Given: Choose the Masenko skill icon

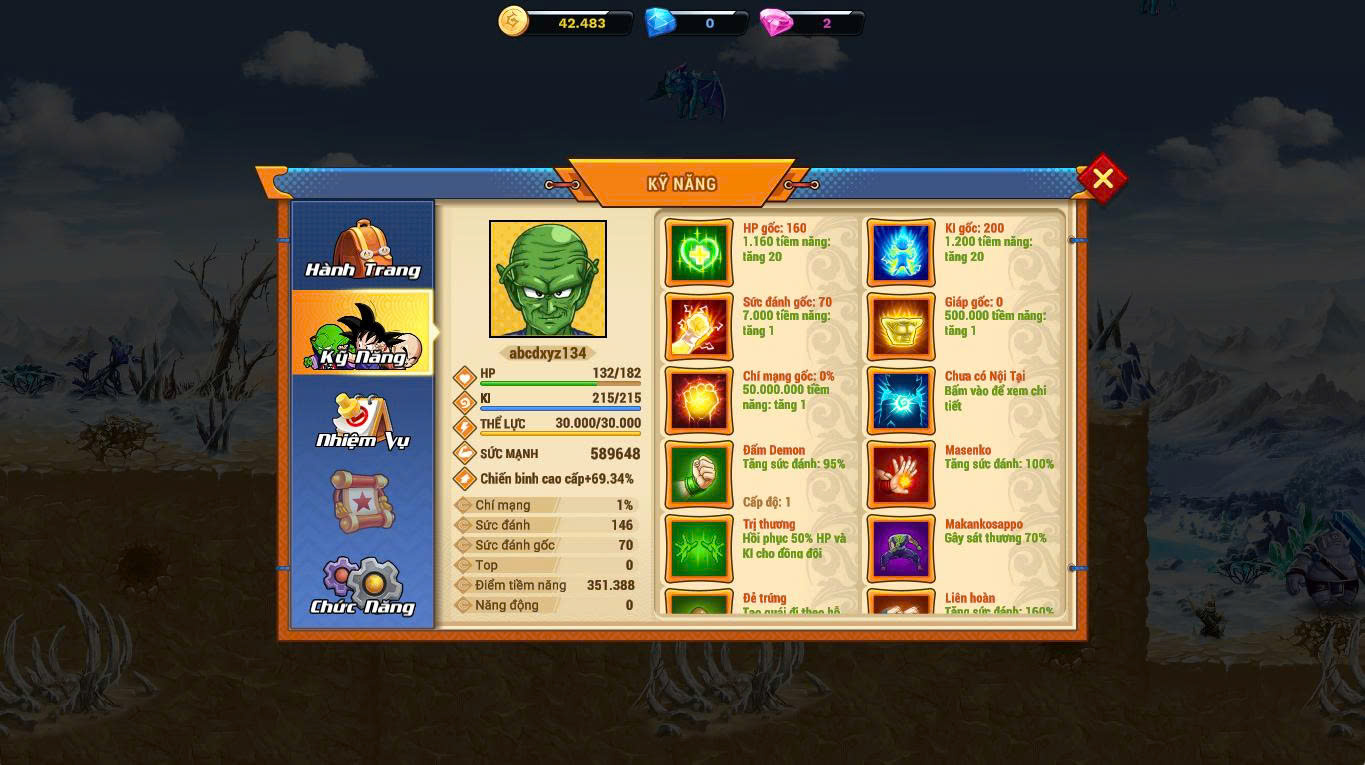Looking at the screenshot, I should (x=901, y=474).
